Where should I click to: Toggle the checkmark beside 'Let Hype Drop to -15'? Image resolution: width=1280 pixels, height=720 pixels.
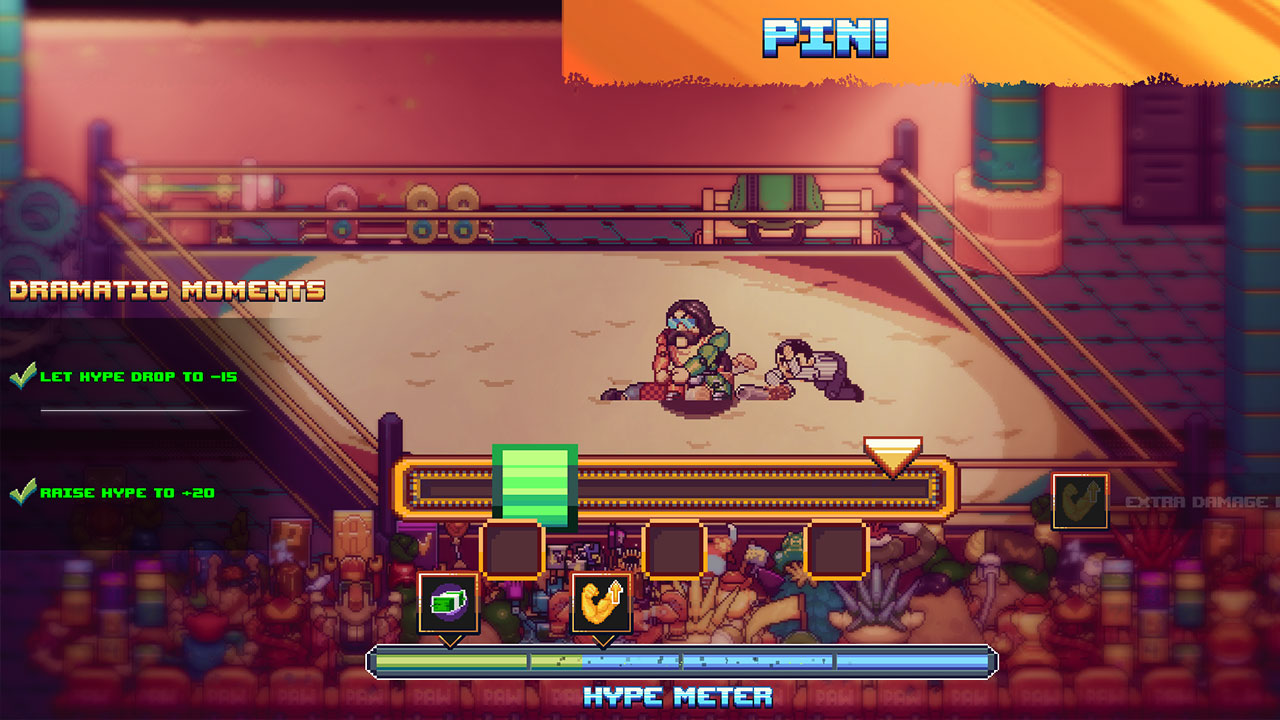(25, 377)
